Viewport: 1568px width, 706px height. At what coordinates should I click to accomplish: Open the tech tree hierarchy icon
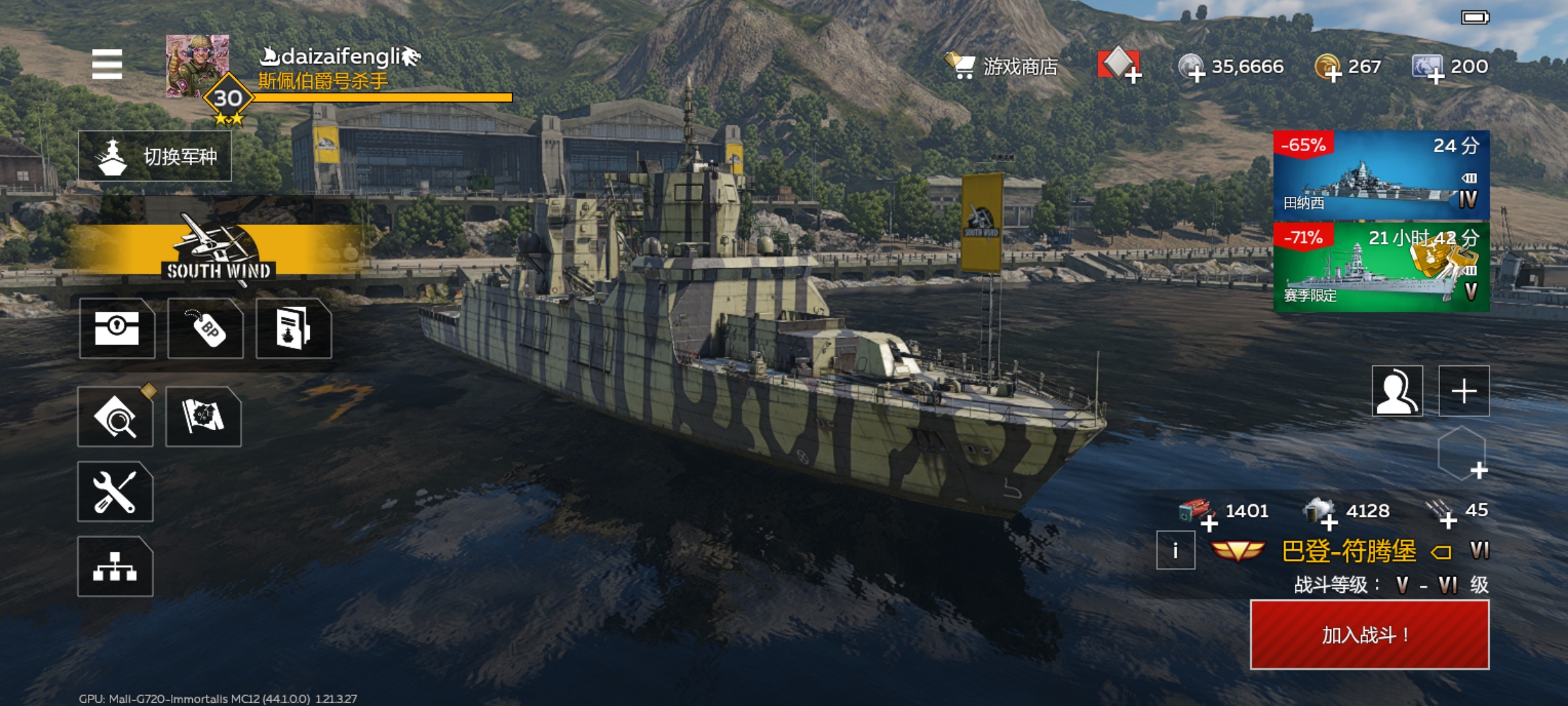pyautogui.click(x=116, y=566)
